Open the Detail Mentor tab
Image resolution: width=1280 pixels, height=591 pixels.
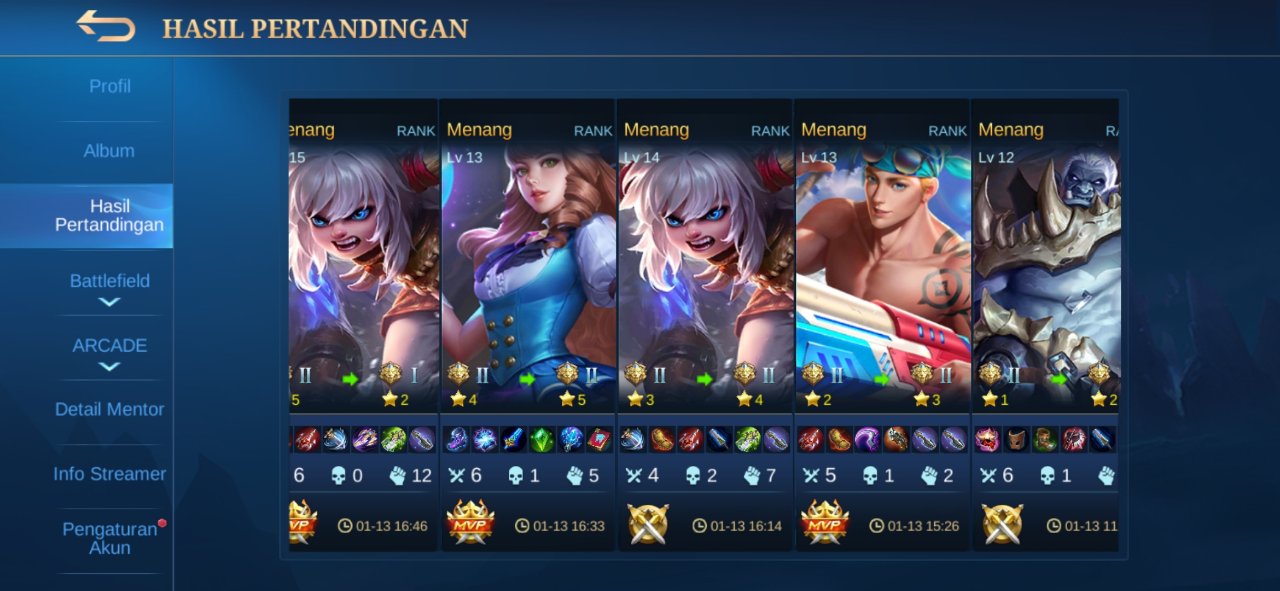click(109, 409)
